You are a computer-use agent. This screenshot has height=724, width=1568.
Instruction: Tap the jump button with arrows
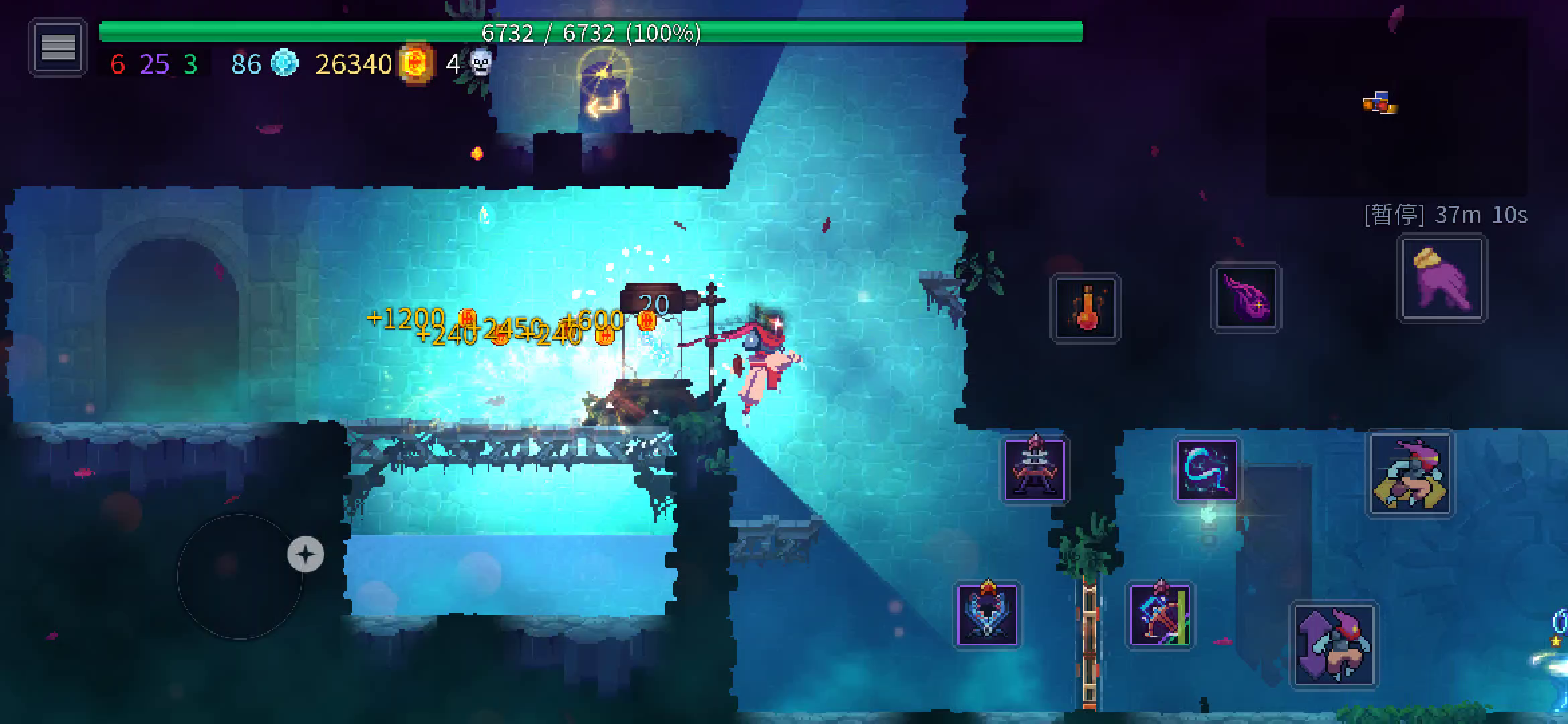[x=1334, y=645]
